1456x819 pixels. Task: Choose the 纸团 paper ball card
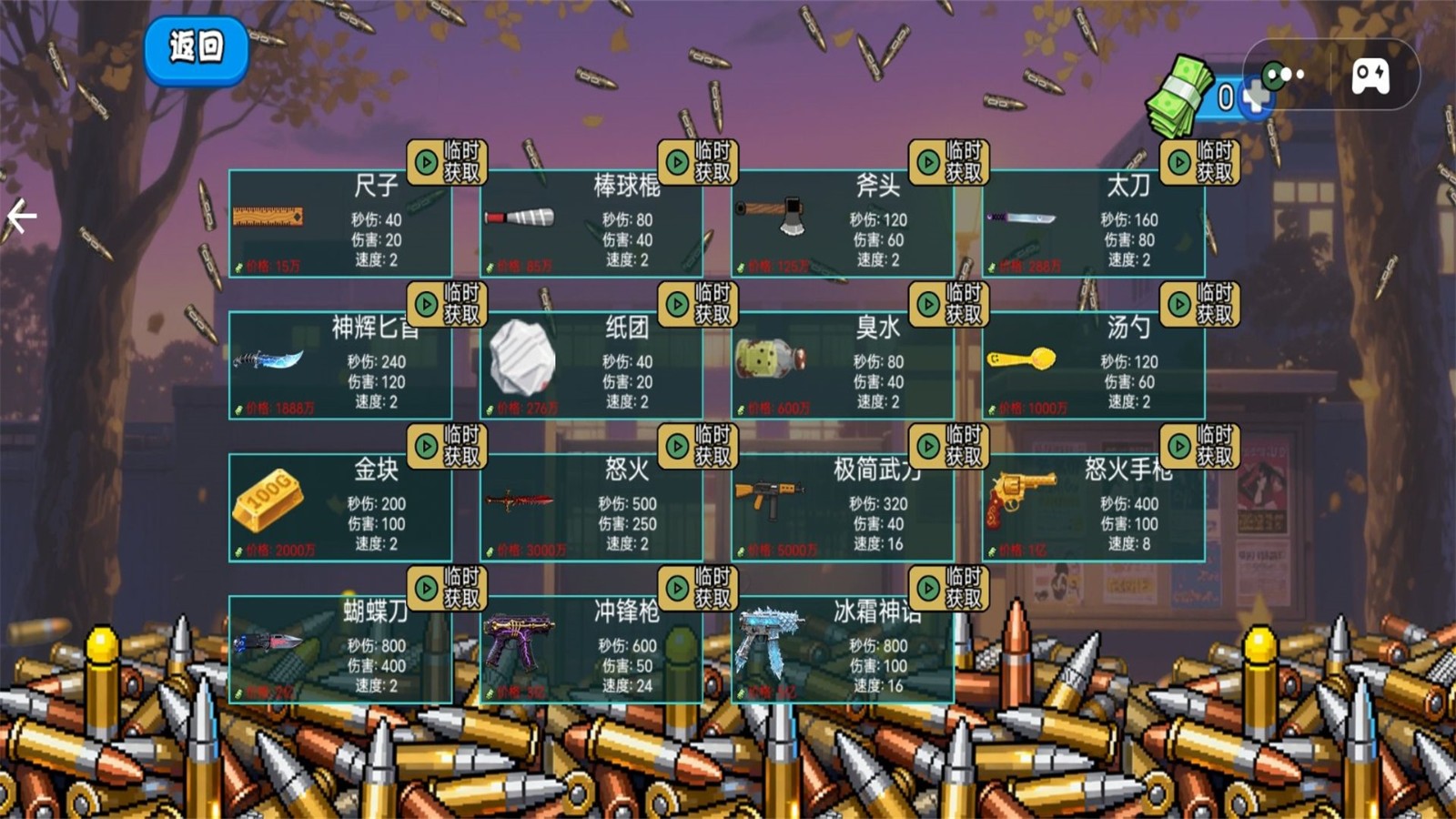click(x=591, y=367)
